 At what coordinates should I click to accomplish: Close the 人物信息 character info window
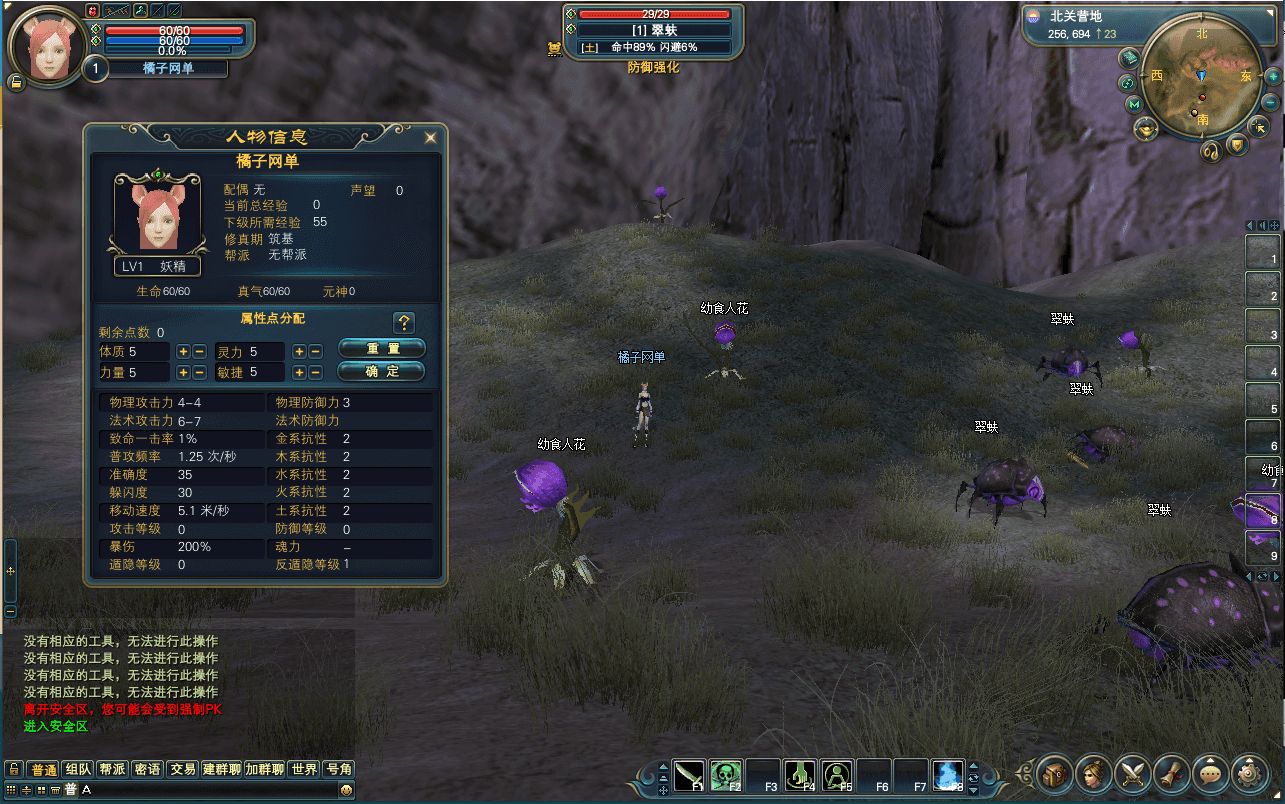(430, 138)
